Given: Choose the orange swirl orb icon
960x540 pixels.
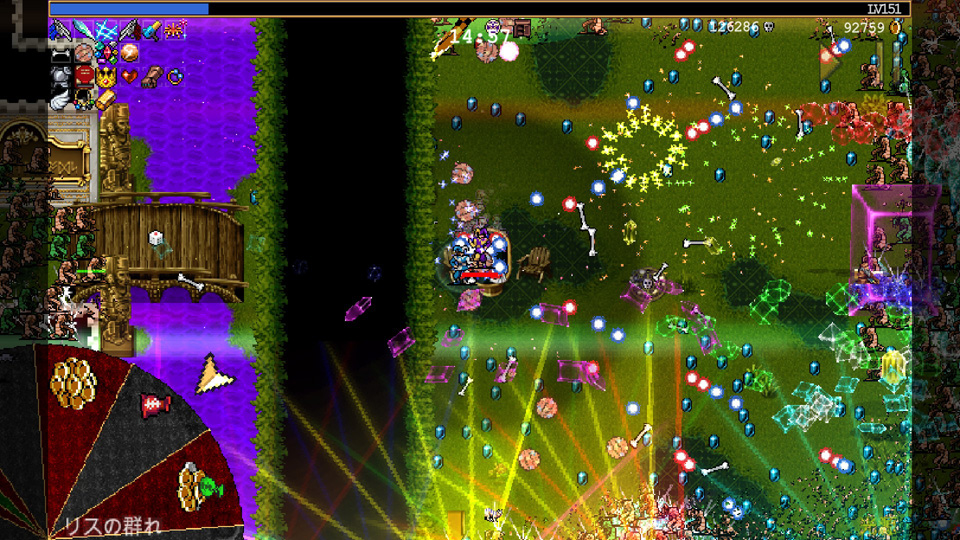Looking at the screenshot, I should pyautogui.click(x=129, y=53).
